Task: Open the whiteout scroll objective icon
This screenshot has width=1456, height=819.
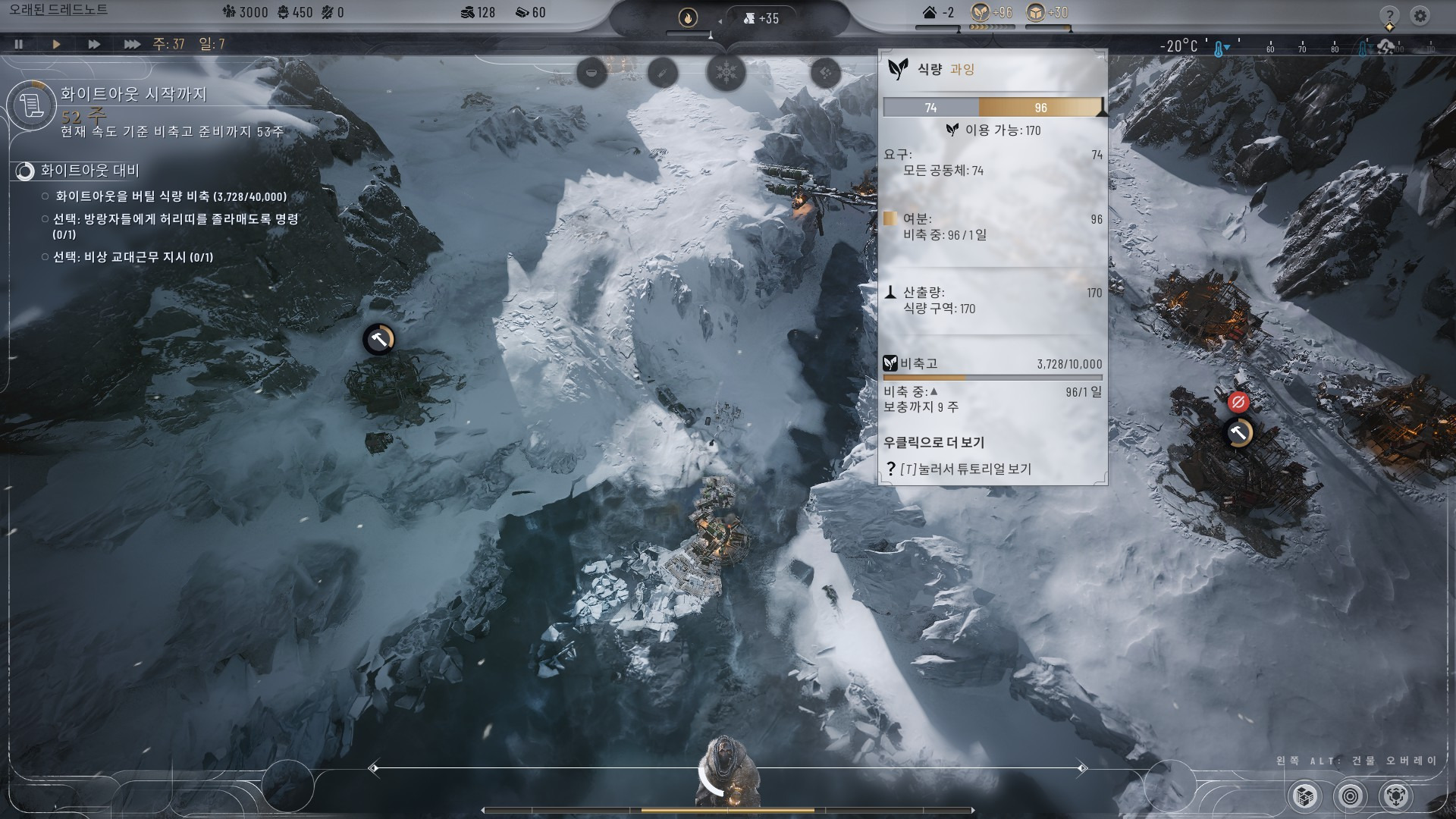Action: coord(32,104)
